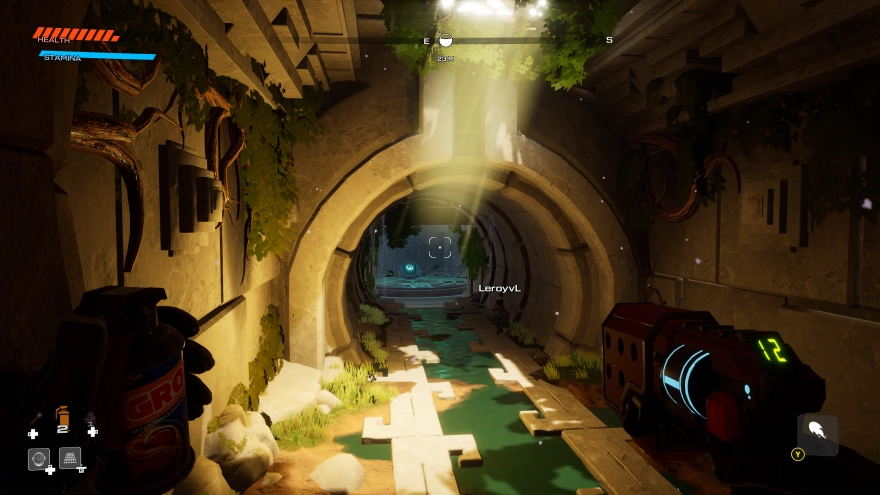Choose the faded purple plant item

90,418
